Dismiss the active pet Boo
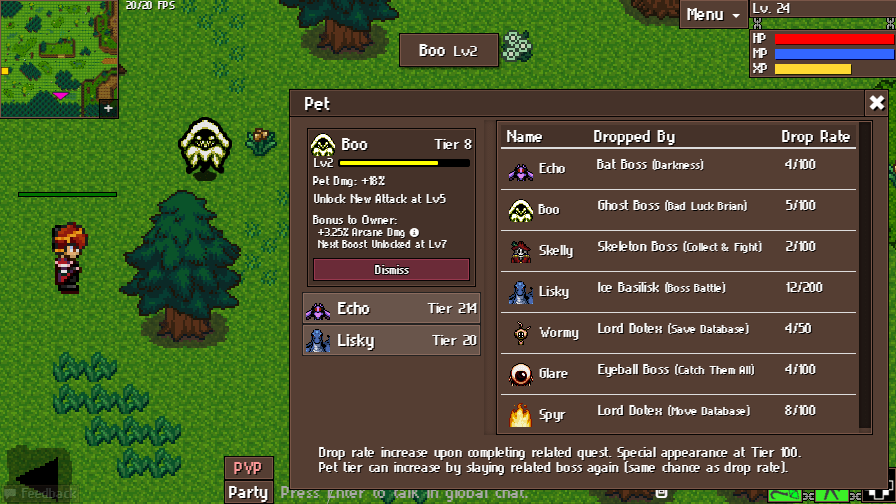This screenshot has width=896, height=504. (x=391, y=270)
